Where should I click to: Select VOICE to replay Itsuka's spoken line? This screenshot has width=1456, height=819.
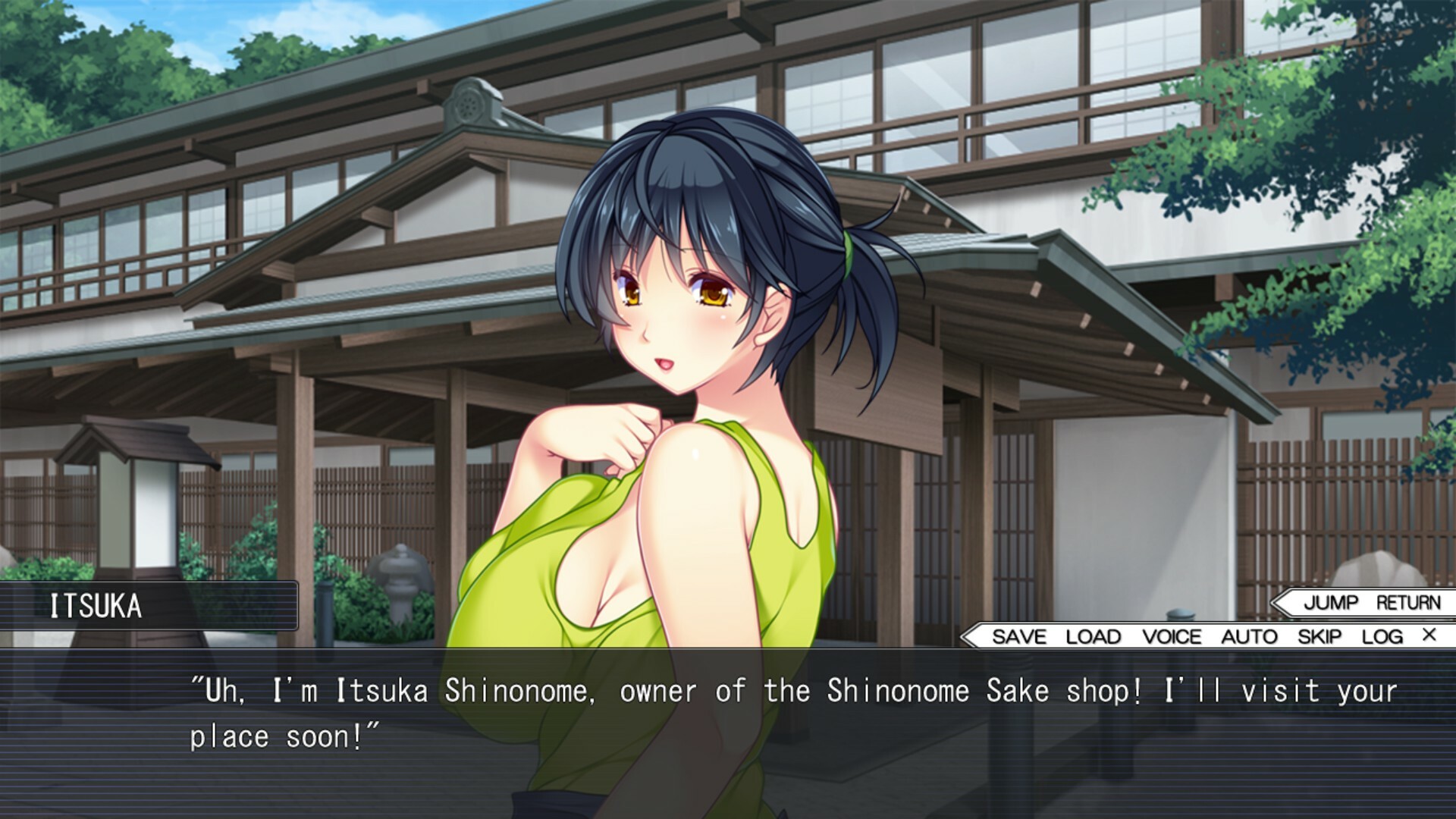click(x=1174, y=637)
